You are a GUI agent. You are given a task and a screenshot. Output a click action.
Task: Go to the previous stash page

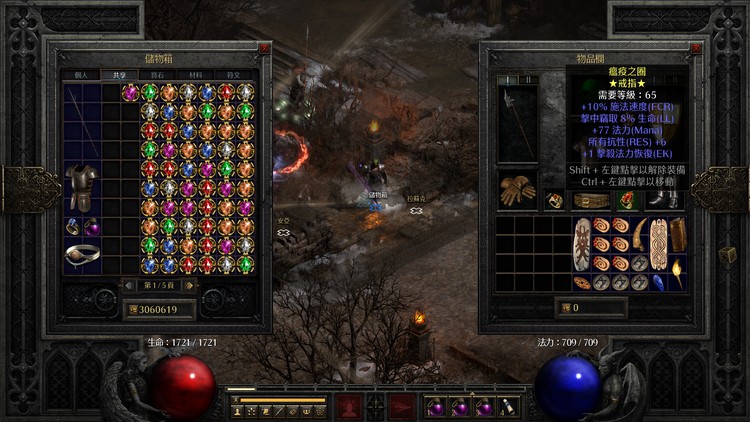(127, 285)
